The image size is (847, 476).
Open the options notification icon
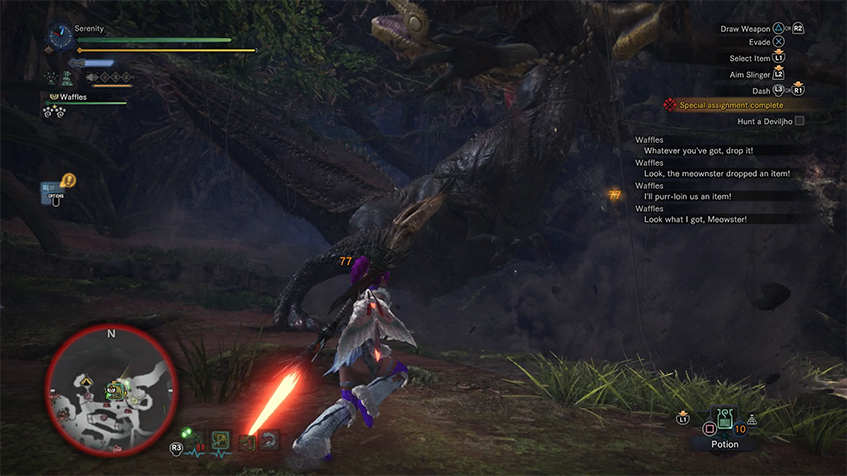[54, 191]
